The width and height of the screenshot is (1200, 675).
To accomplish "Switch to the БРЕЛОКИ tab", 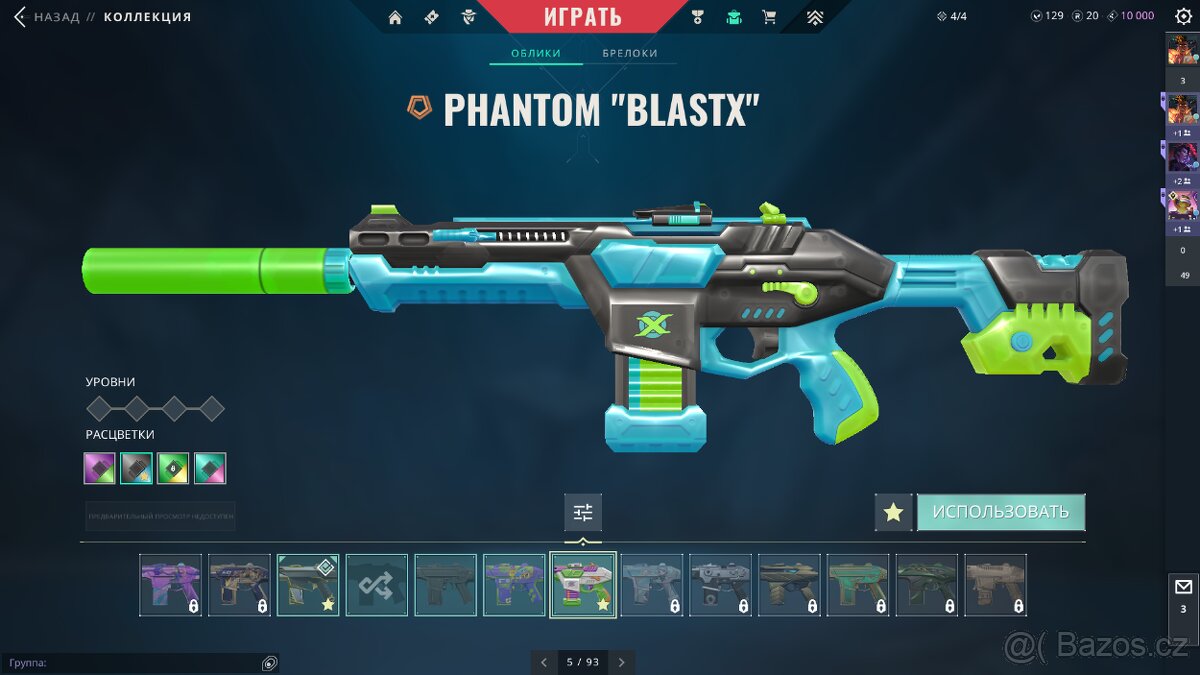I will (x=630, y=53).
